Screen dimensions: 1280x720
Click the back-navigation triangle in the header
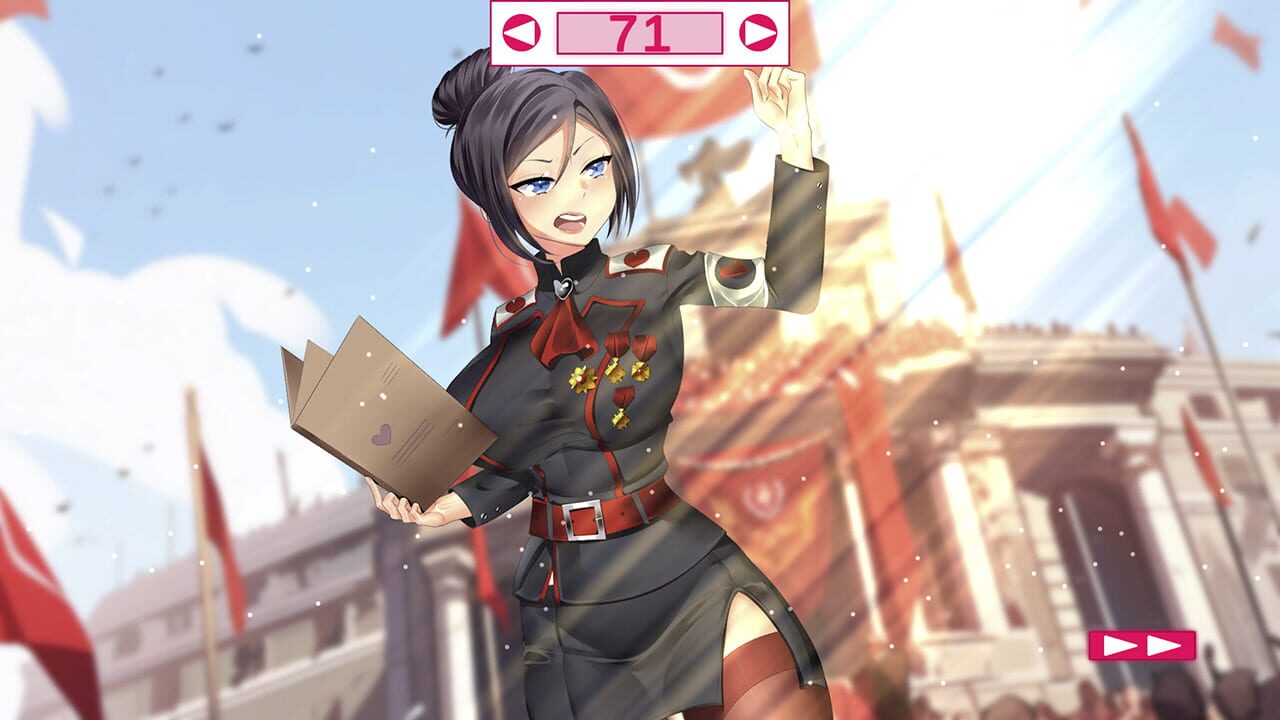[x=522, y=30]
